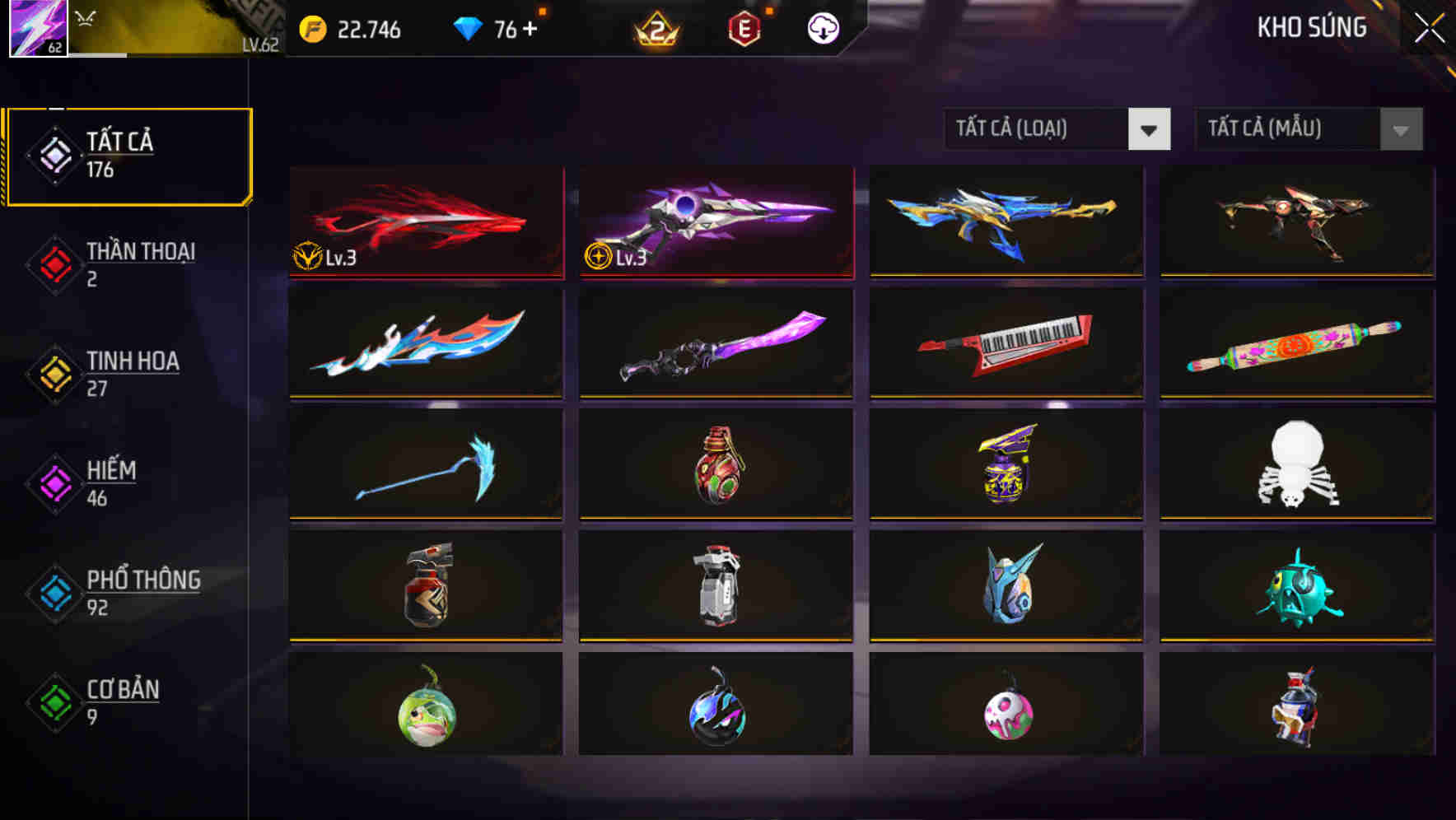
Task: Open the TẤT CẢ (LOẠI) dropdown
Action: coord(1057,129)
